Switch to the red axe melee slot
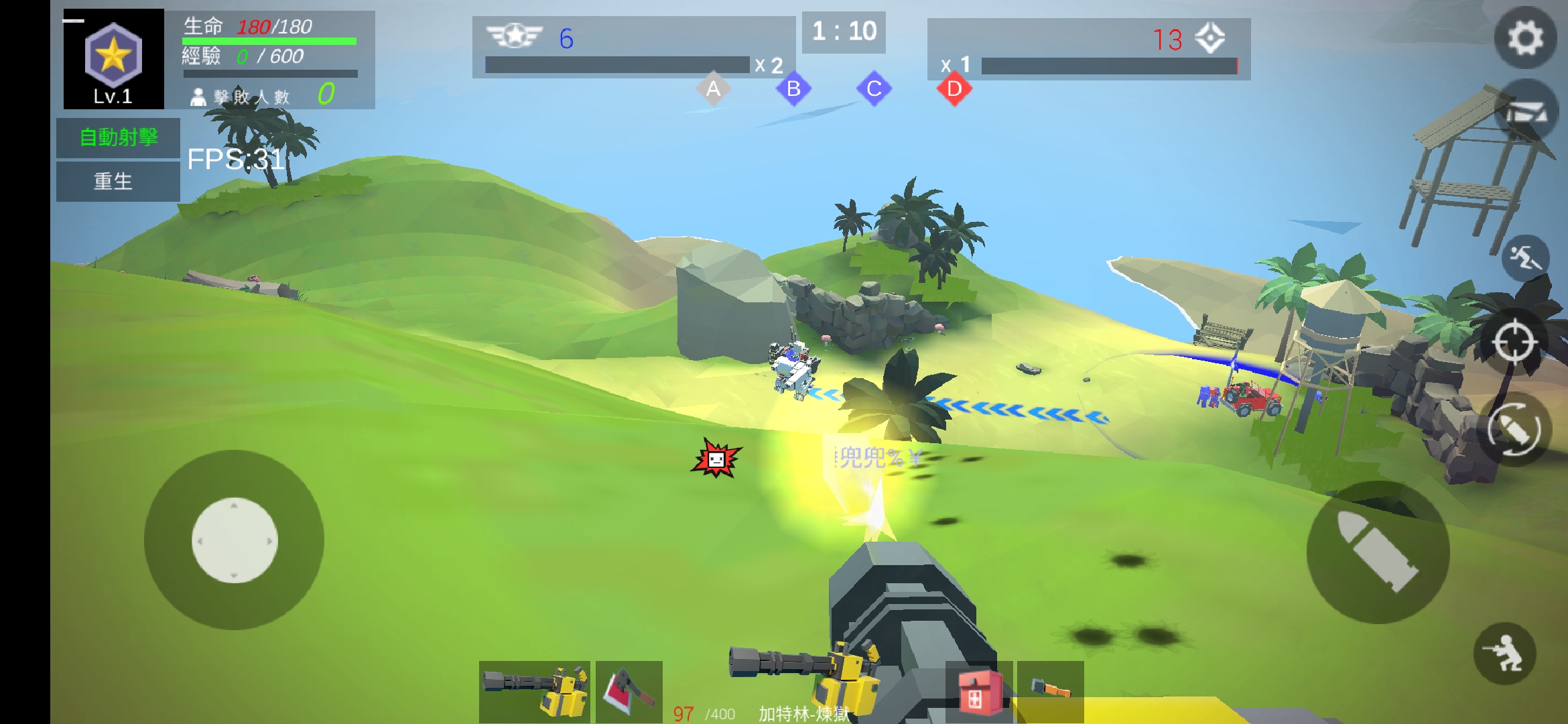 [x=629, y=691]
